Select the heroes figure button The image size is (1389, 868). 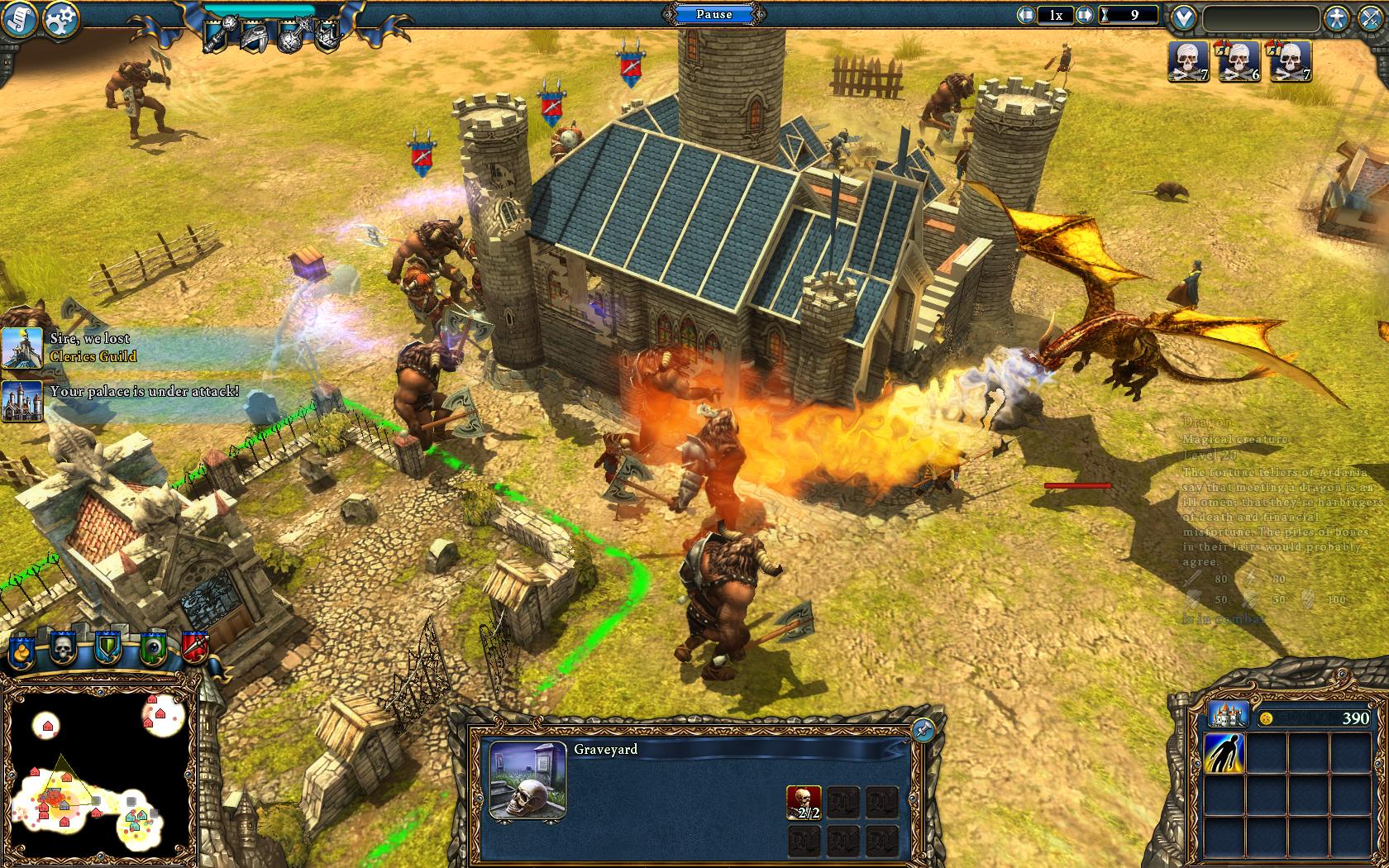point(1336,18)
